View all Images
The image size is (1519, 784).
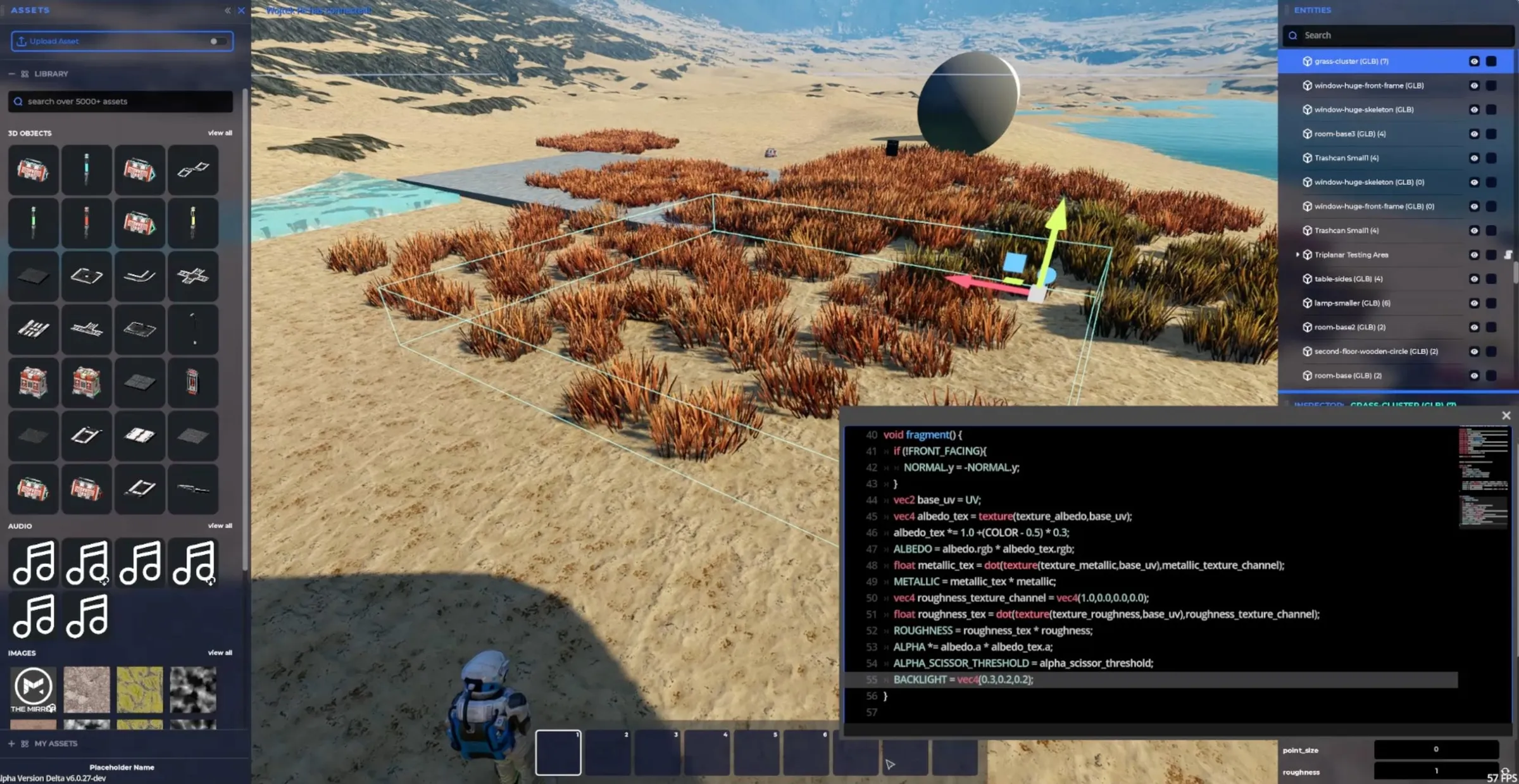coord(220,652)
